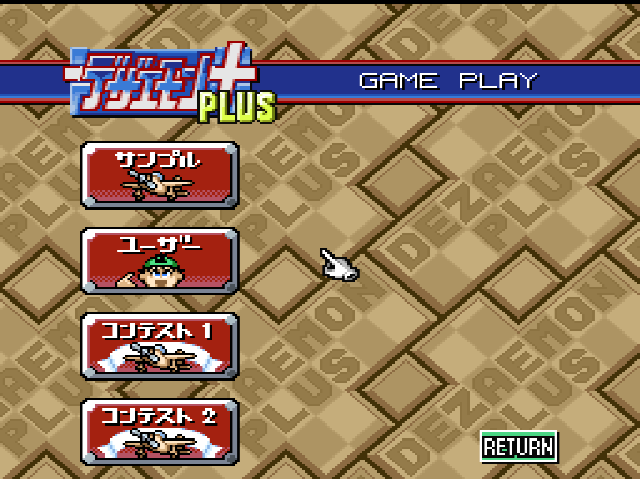Viewport: 640px width, 479px height.
Task: Choose the ユーザー (User) game button
Action: tap(160, 260)
